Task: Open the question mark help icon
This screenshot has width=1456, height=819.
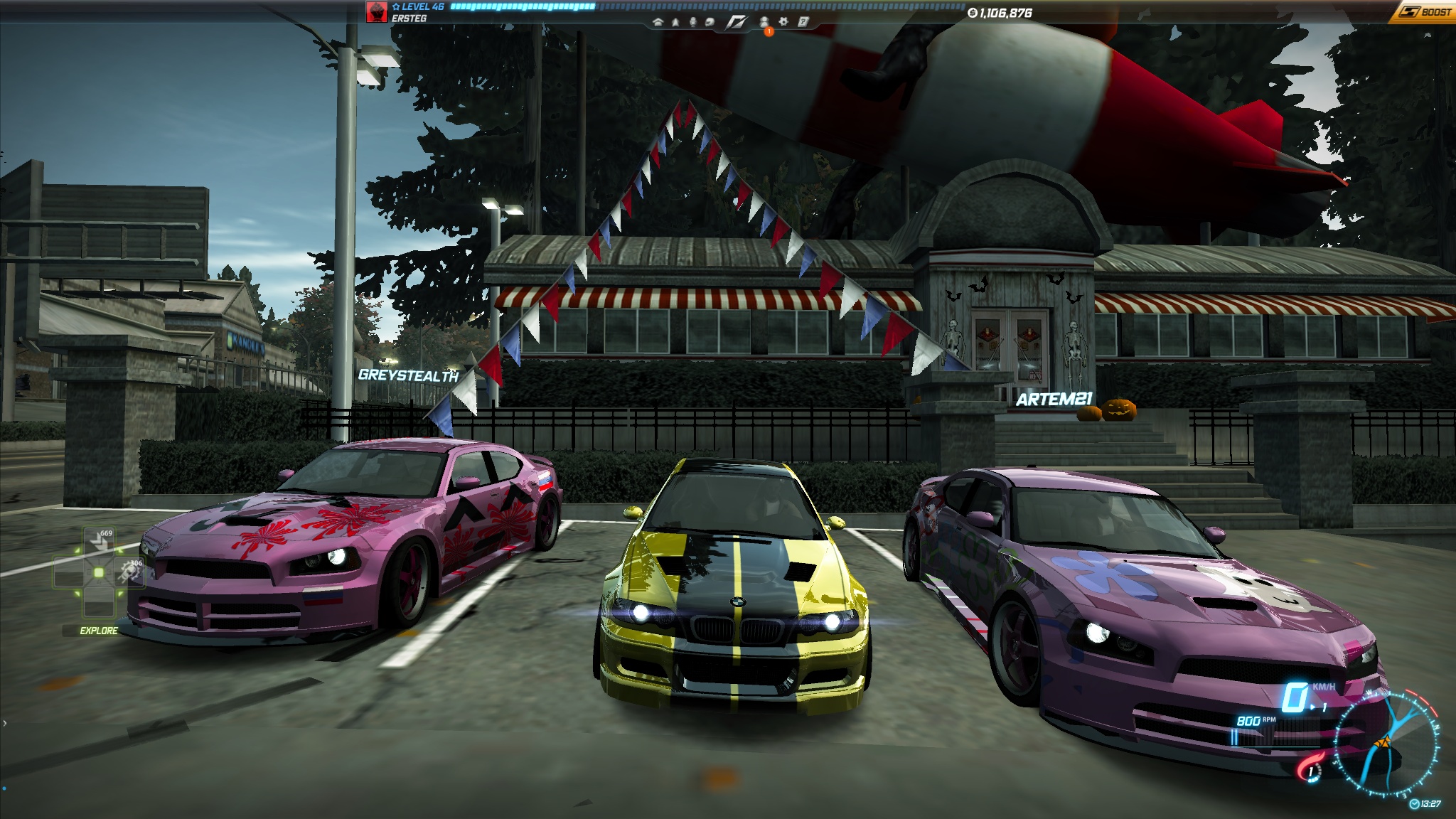Action: (x=803, y=22)
